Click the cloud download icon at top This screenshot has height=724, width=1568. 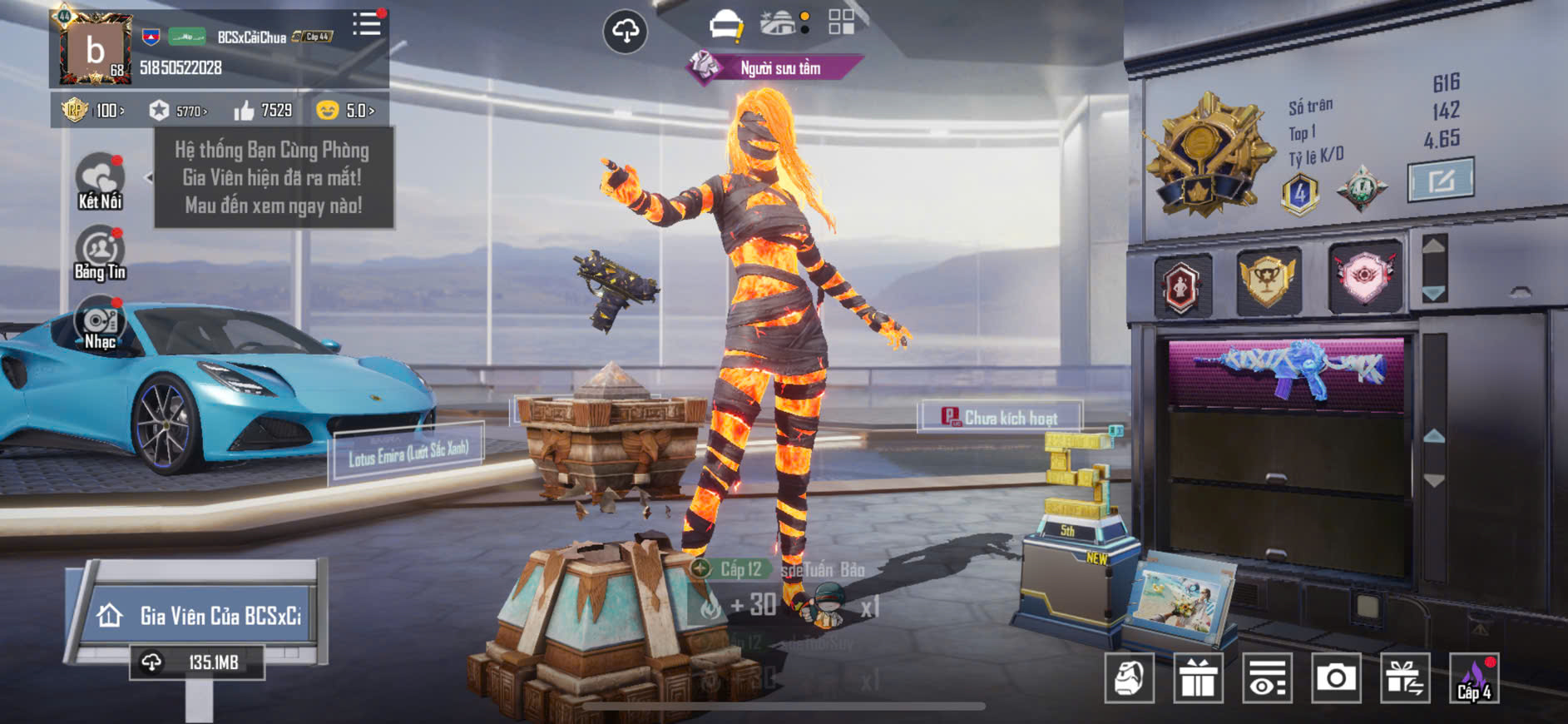coord(625,32)
